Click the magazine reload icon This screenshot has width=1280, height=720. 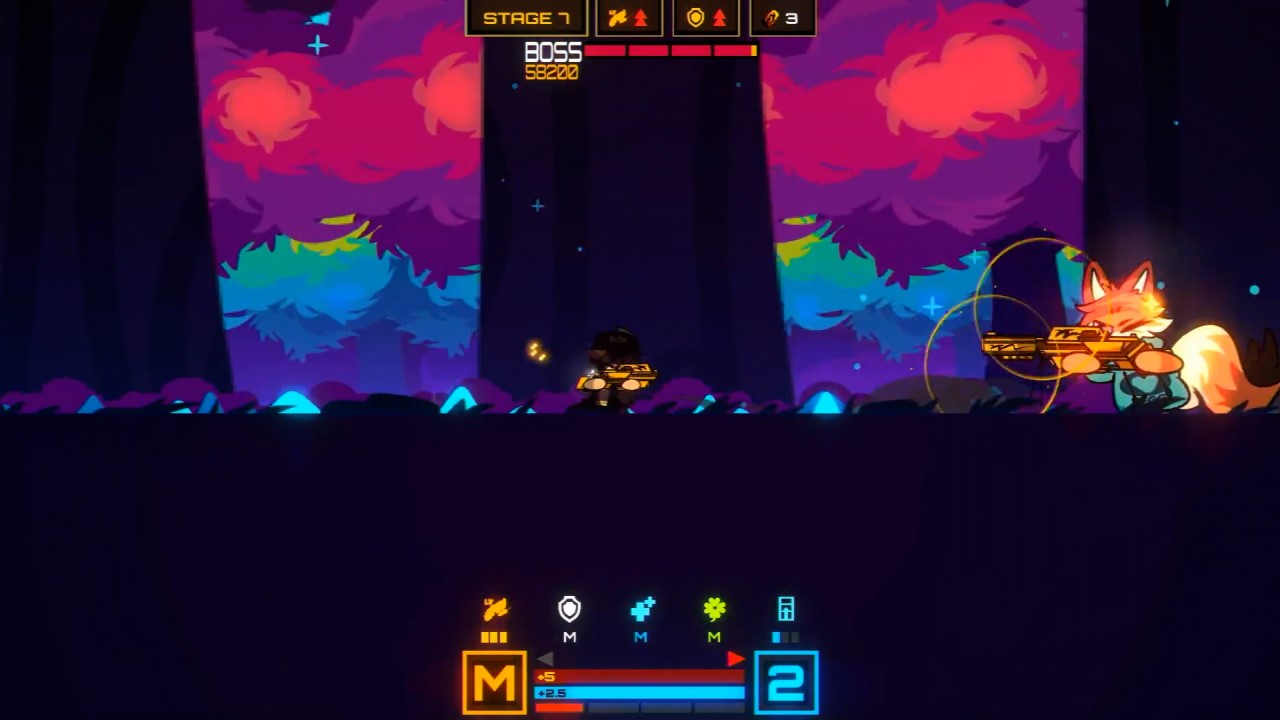click(x=786, y=607)
